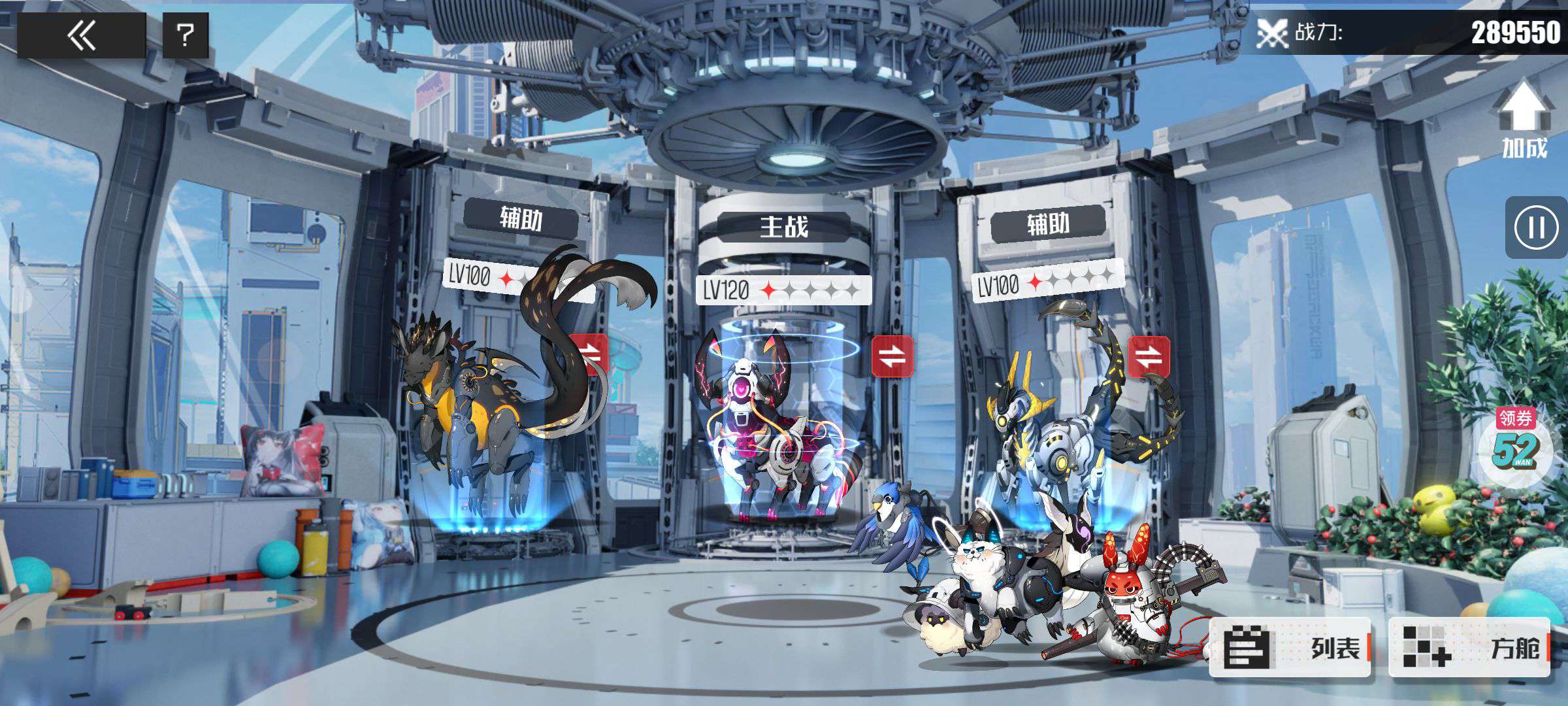Image resolution: width=1568 pixels, height=706 pixels.
Task: Click the pause circle button
Action: point(1536,228)
